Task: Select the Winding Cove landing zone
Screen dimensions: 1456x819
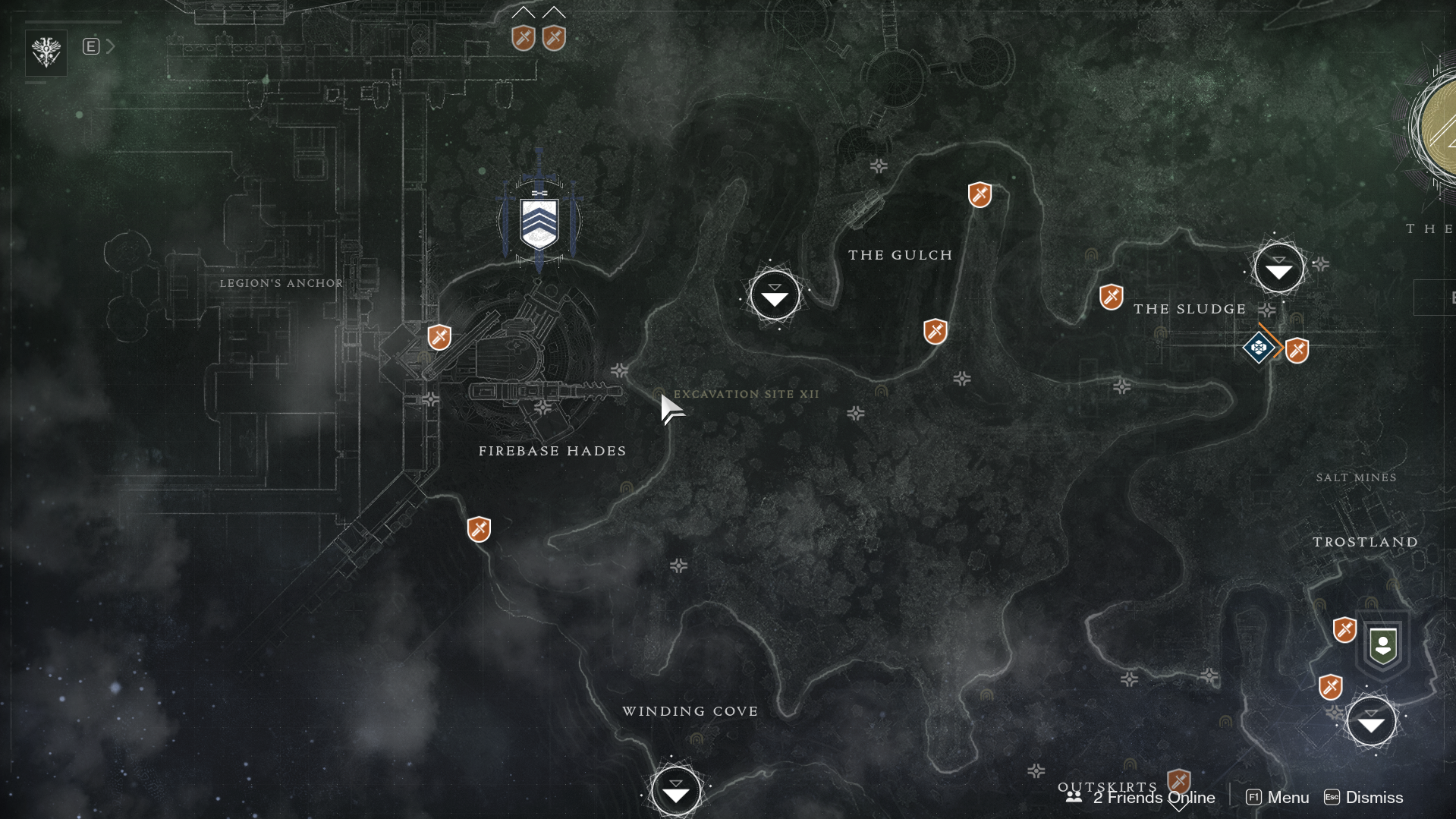Action: pyautogui.click(x=675, y=791)
